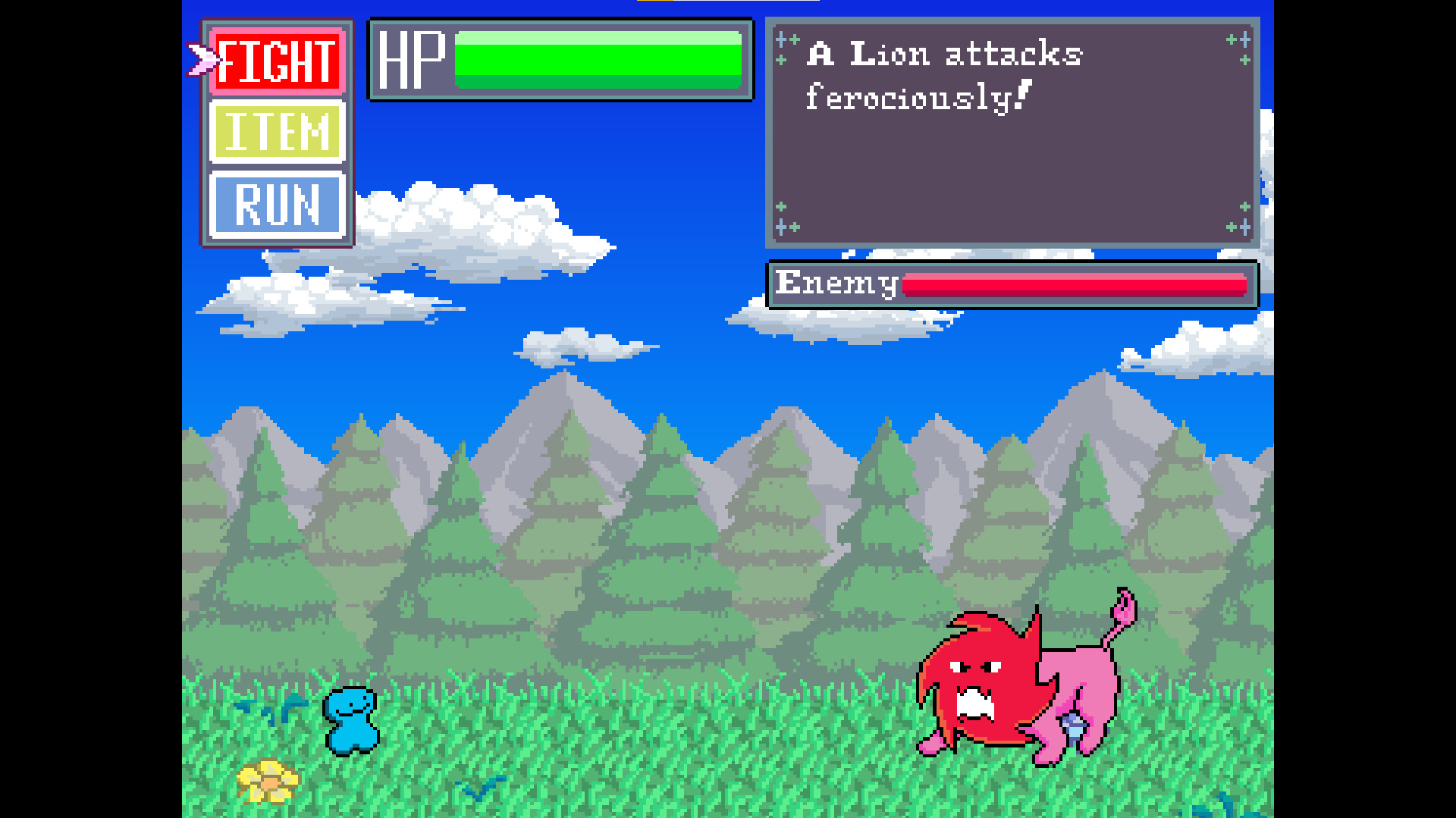Click the sparkle in the dialogue box corner
The height and width of the screenshot is (818, 1456).
[786, 39]
